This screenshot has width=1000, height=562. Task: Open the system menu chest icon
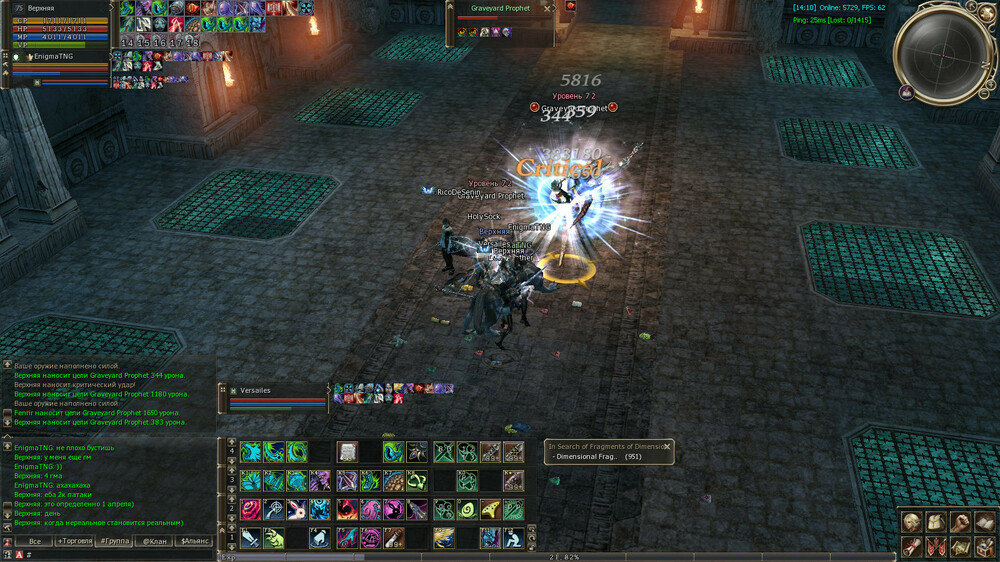(x=984, y=546)
